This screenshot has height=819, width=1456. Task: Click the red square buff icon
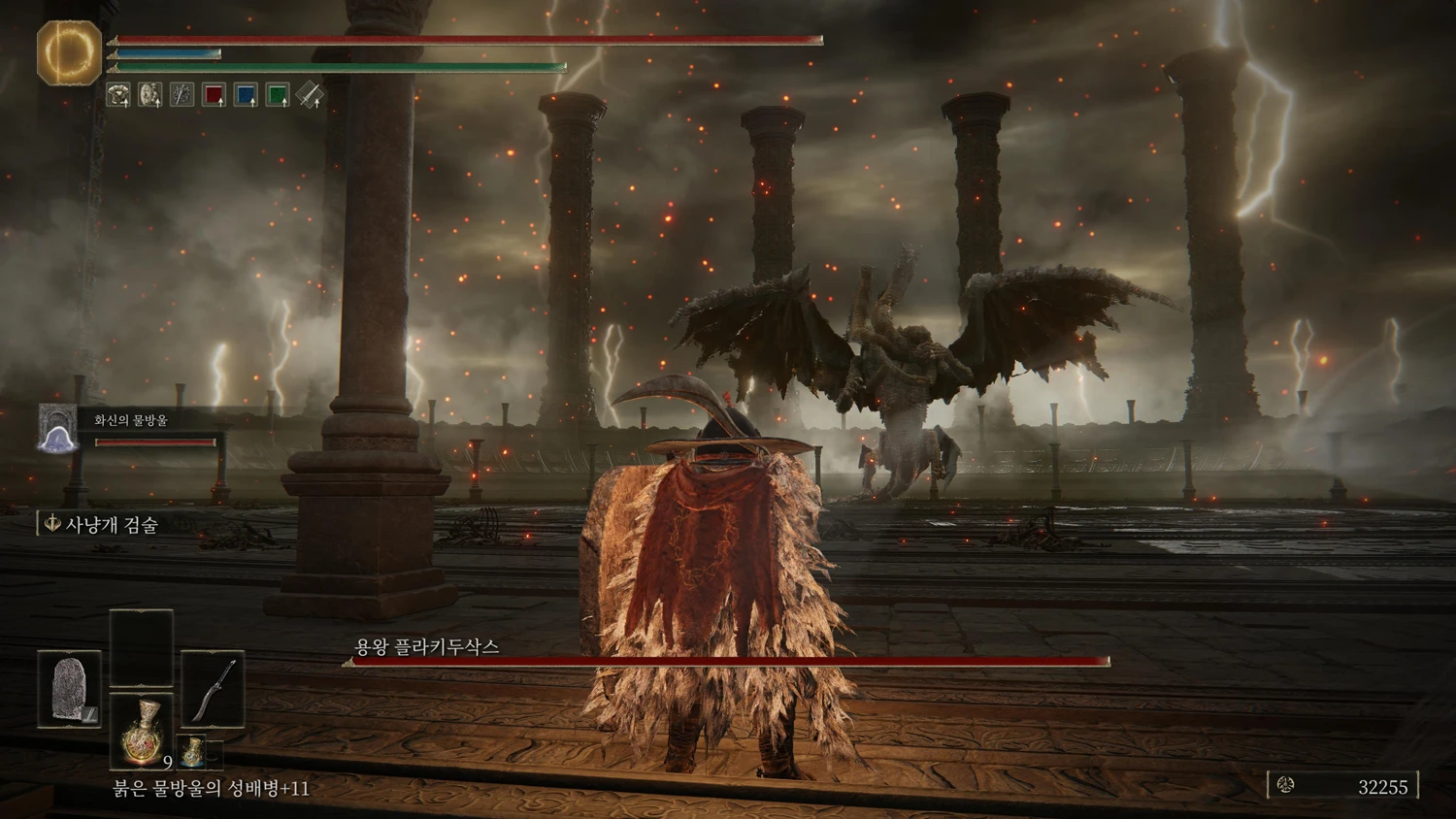[x=214, y=95]
